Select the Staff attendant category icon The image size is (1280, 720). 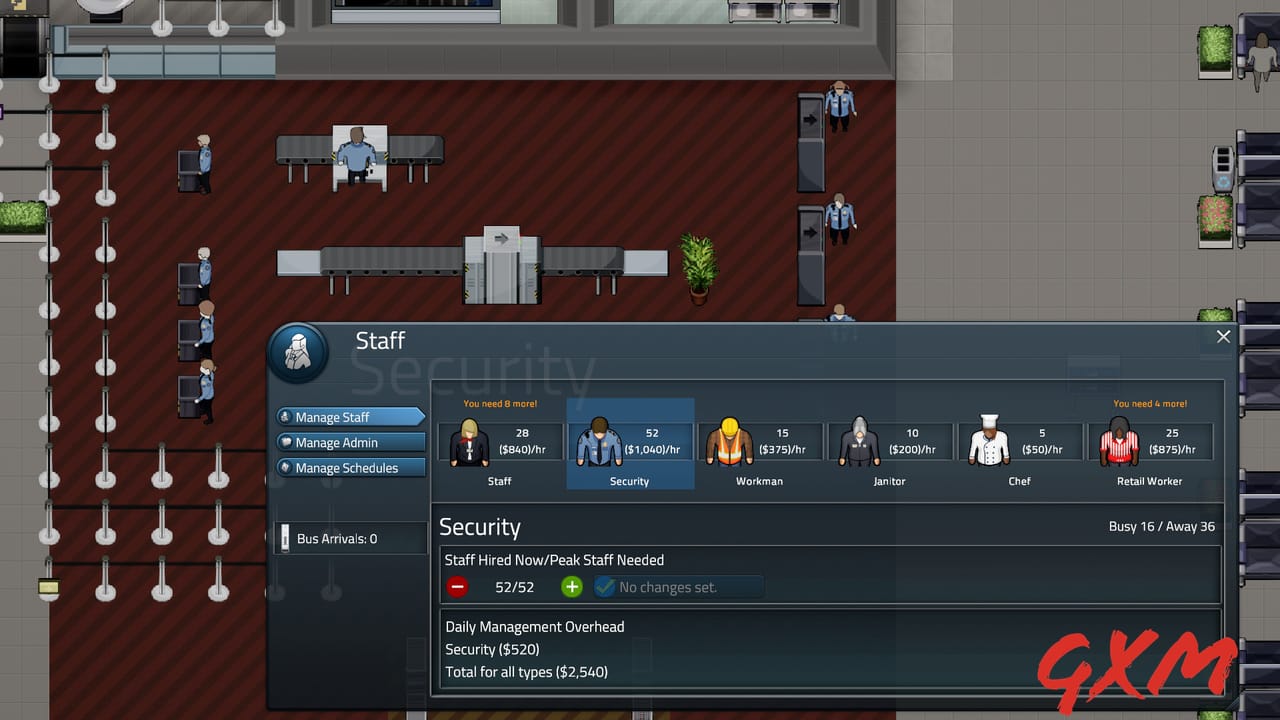click(x=468, y=441)
